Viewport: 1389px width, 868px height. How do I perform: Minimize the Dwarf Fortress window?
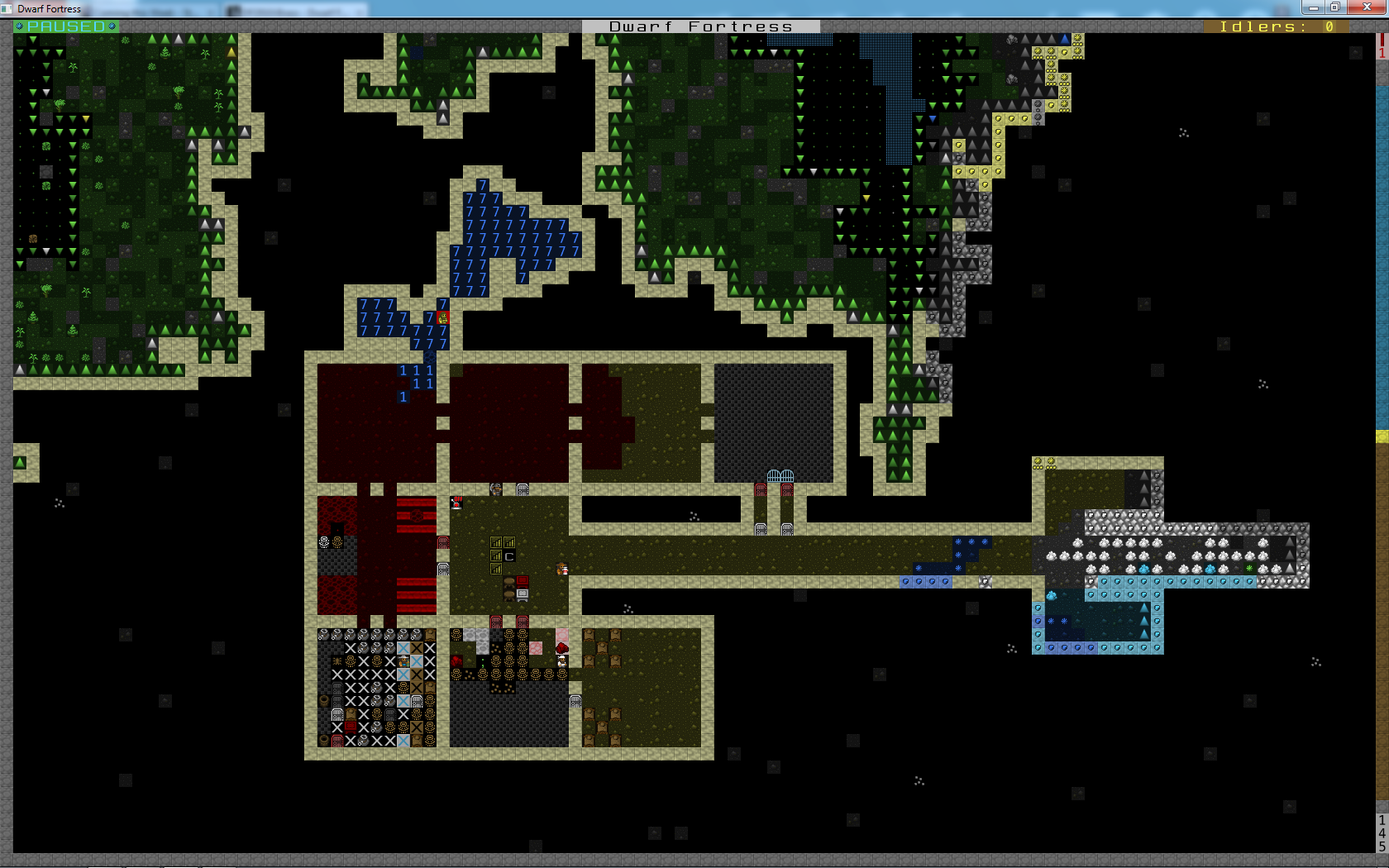[x=1312, y=7]
